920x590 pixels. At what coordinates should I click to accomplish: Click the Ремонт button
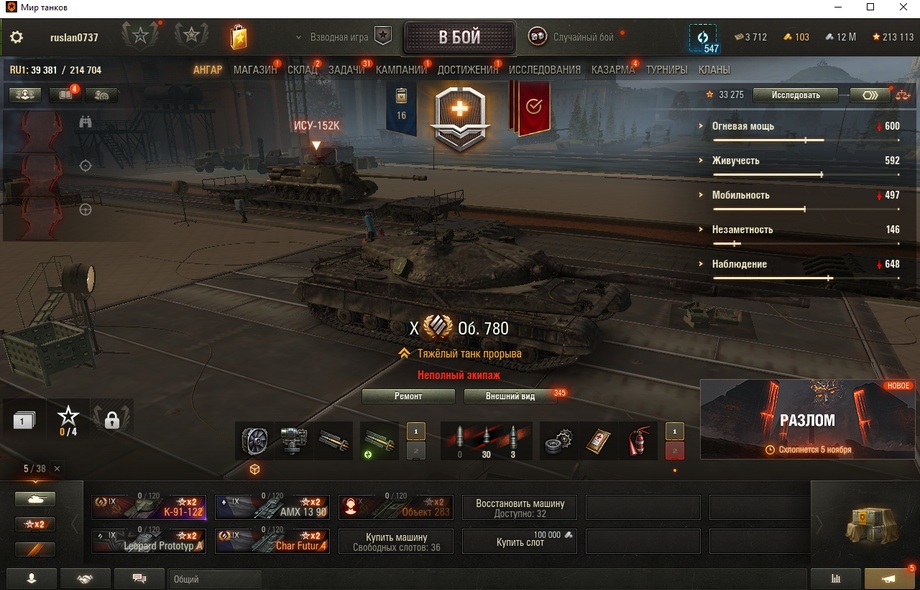408,396
